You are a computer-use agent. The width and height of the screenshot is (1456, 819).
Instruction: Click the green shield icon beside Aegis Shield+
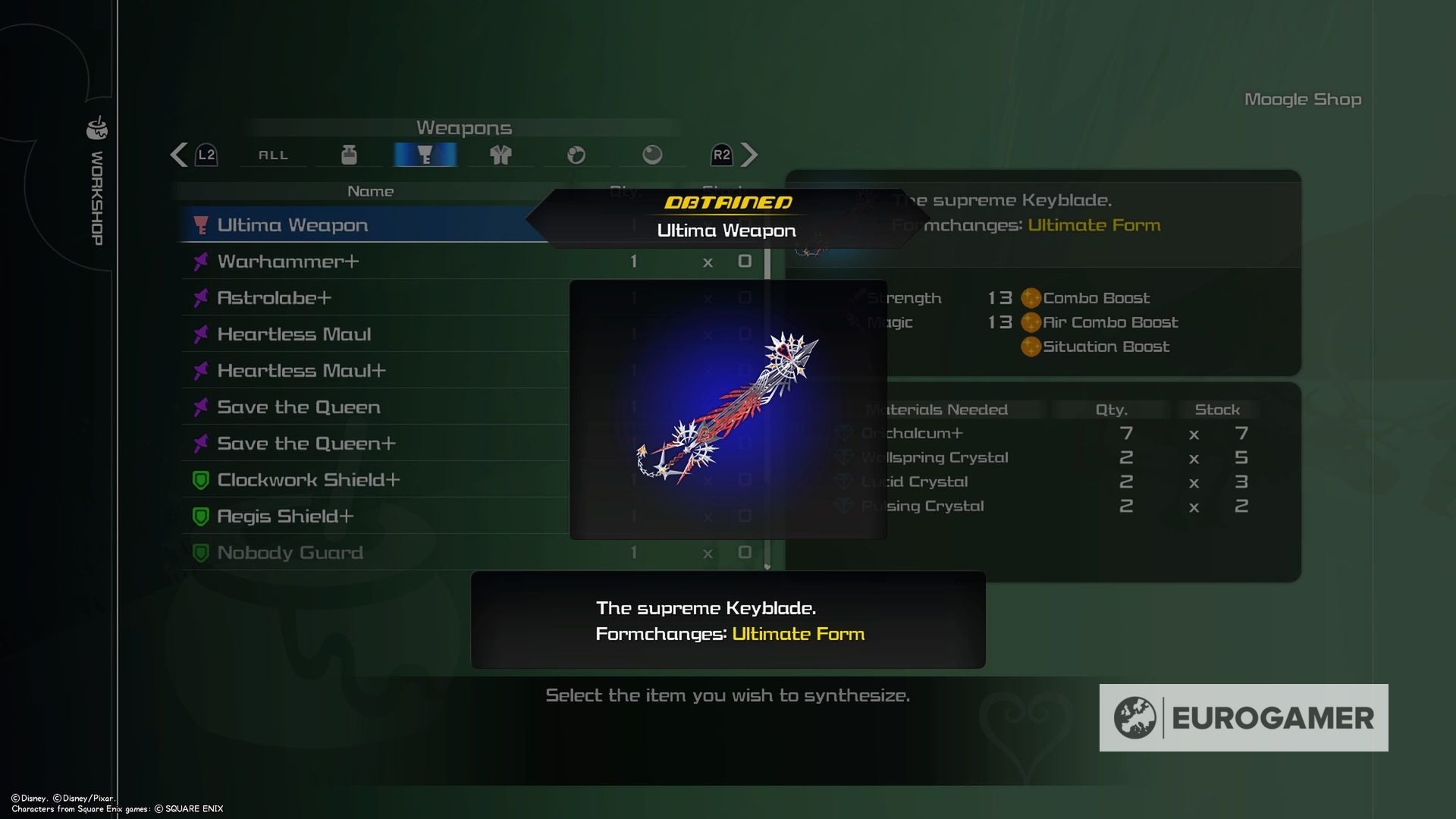click(199, 516)
